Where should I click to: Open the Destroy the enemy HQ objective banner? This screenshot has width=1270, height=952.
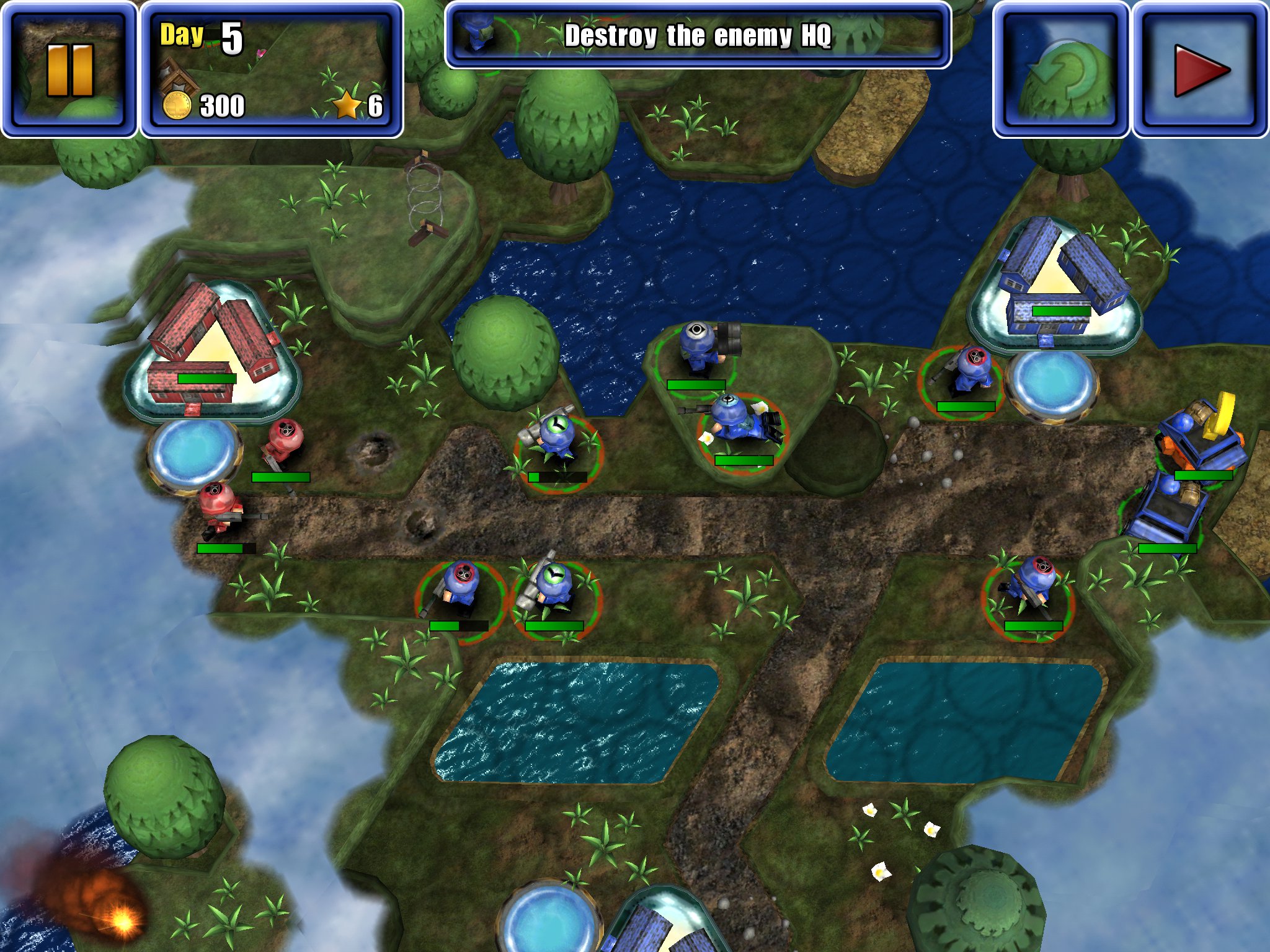[698, 35]
